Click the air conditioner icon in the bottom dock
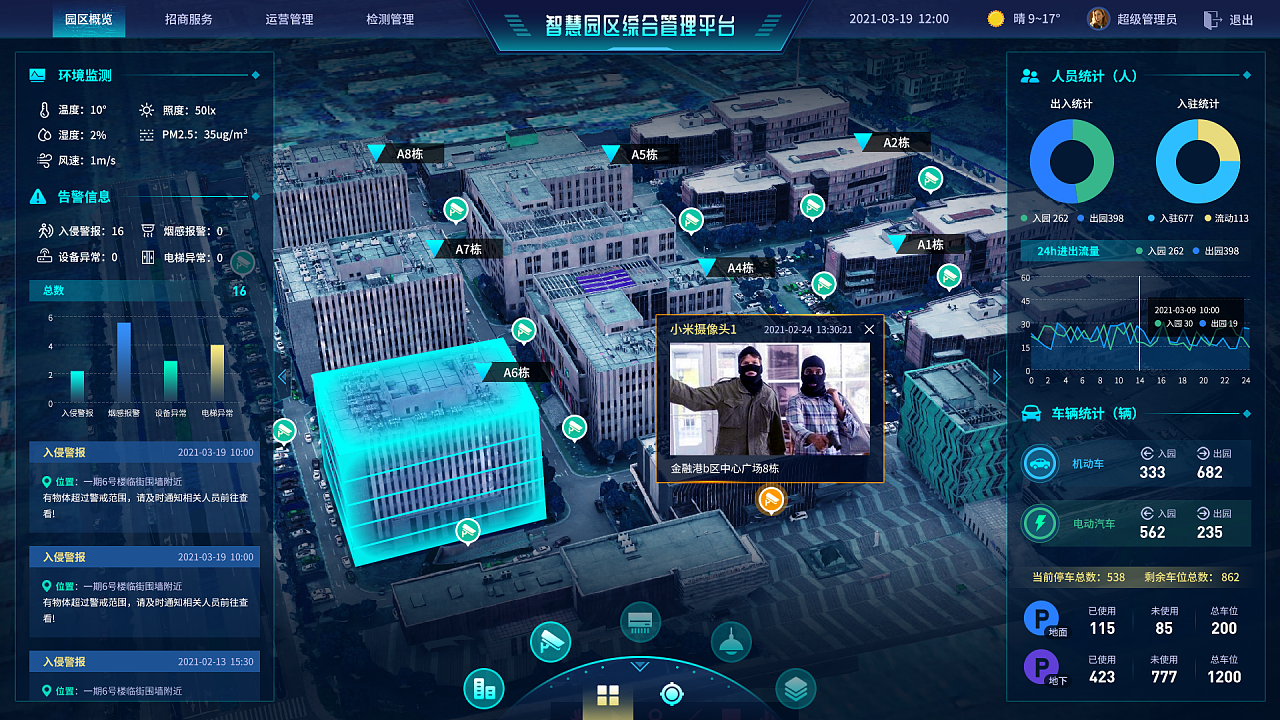Screen dimensions: 1280x720 tap(638, 620)
